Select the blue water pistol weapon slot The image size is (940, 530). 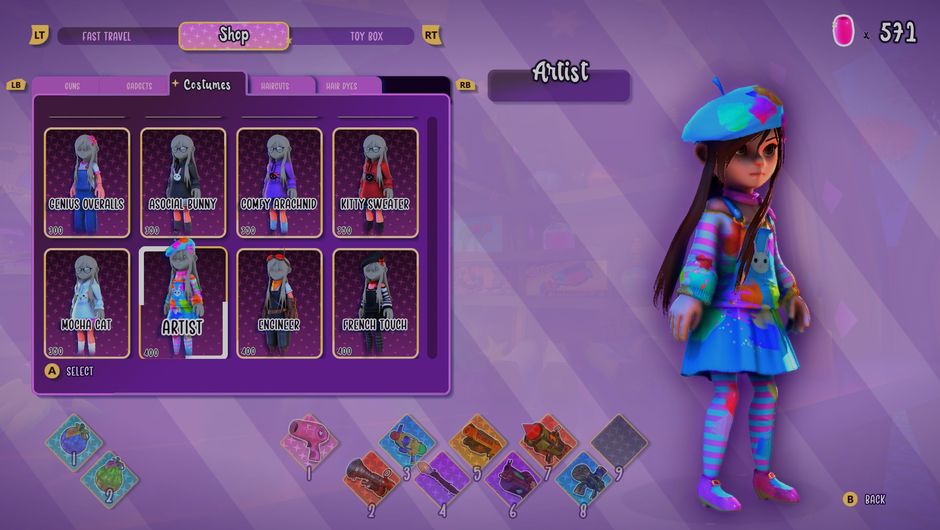(407, 440)
